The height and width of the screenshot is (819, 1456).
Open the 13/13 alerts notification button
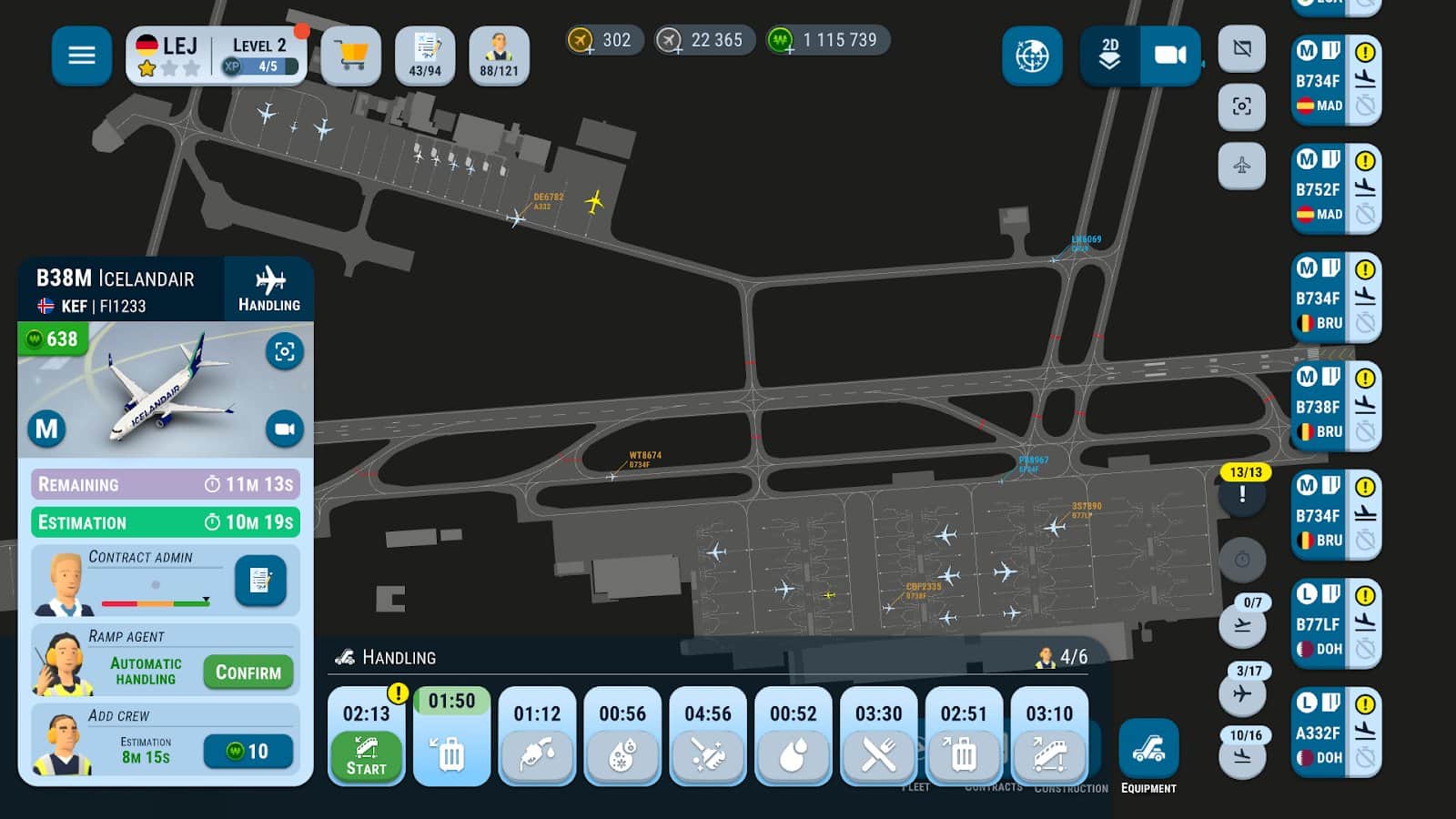click(1243, 492)
